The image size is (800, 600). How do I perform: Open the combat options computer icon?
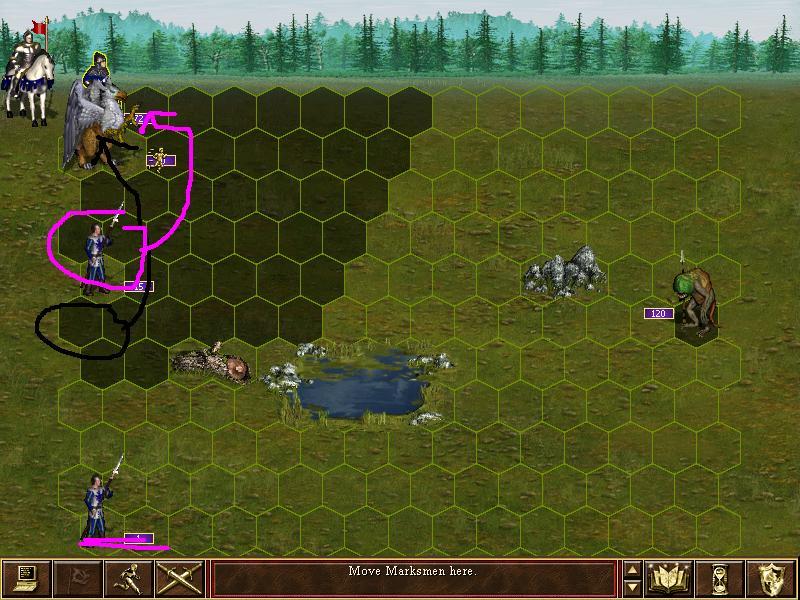26,578
